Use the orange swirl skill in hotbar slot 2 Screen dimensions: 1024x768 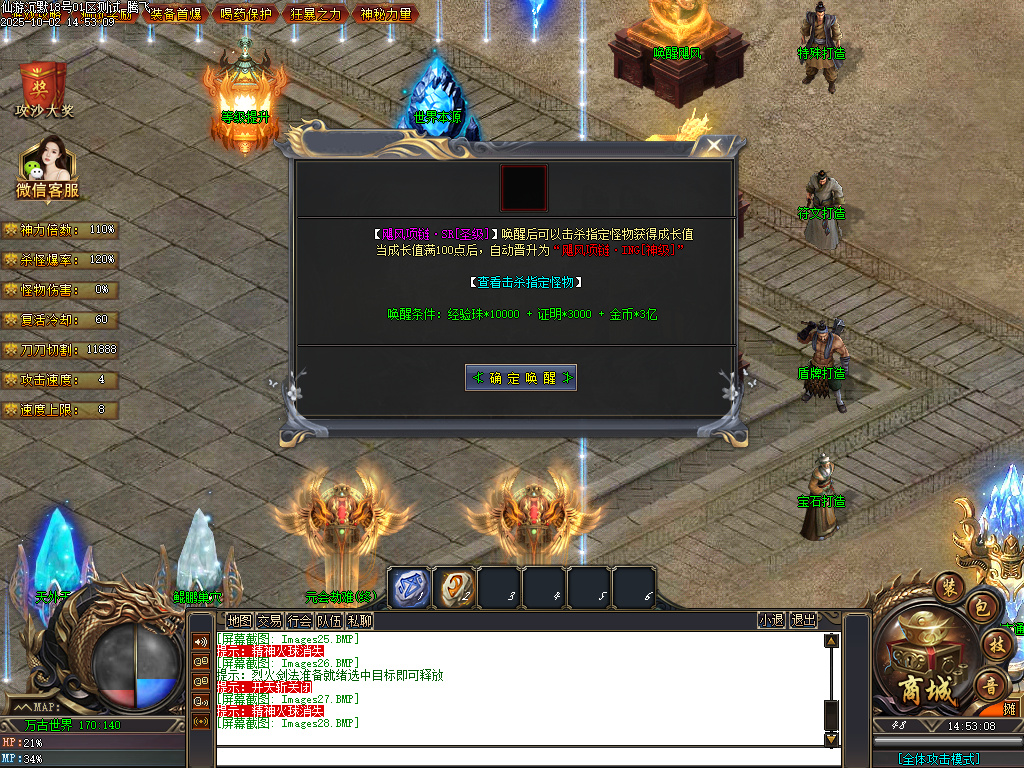[x=454, y=587]
